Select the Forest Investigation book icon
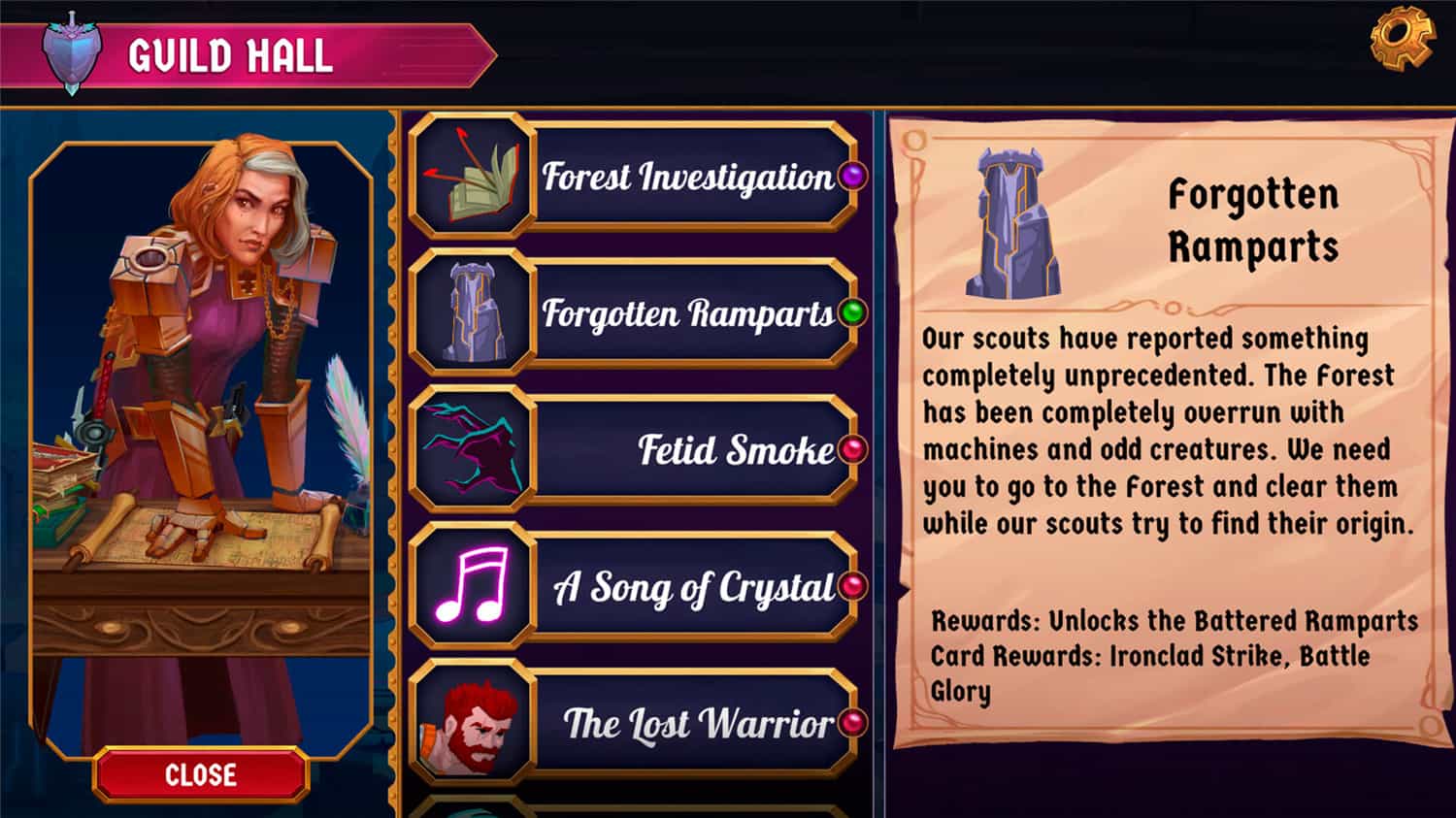Screen dimensions: 1456x818 click(x=470, y=175)
